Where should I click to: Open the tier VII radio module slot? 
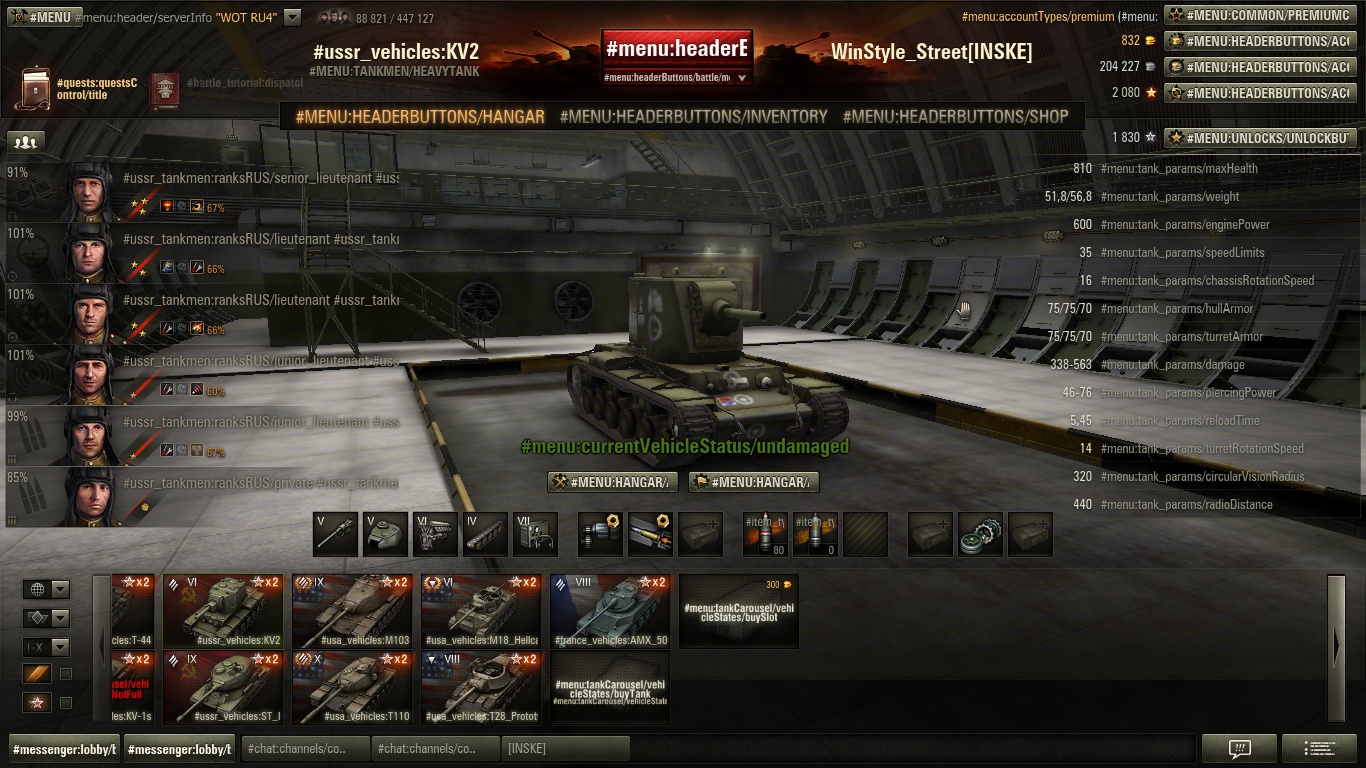pyautogui.click(x=535, y=534)
